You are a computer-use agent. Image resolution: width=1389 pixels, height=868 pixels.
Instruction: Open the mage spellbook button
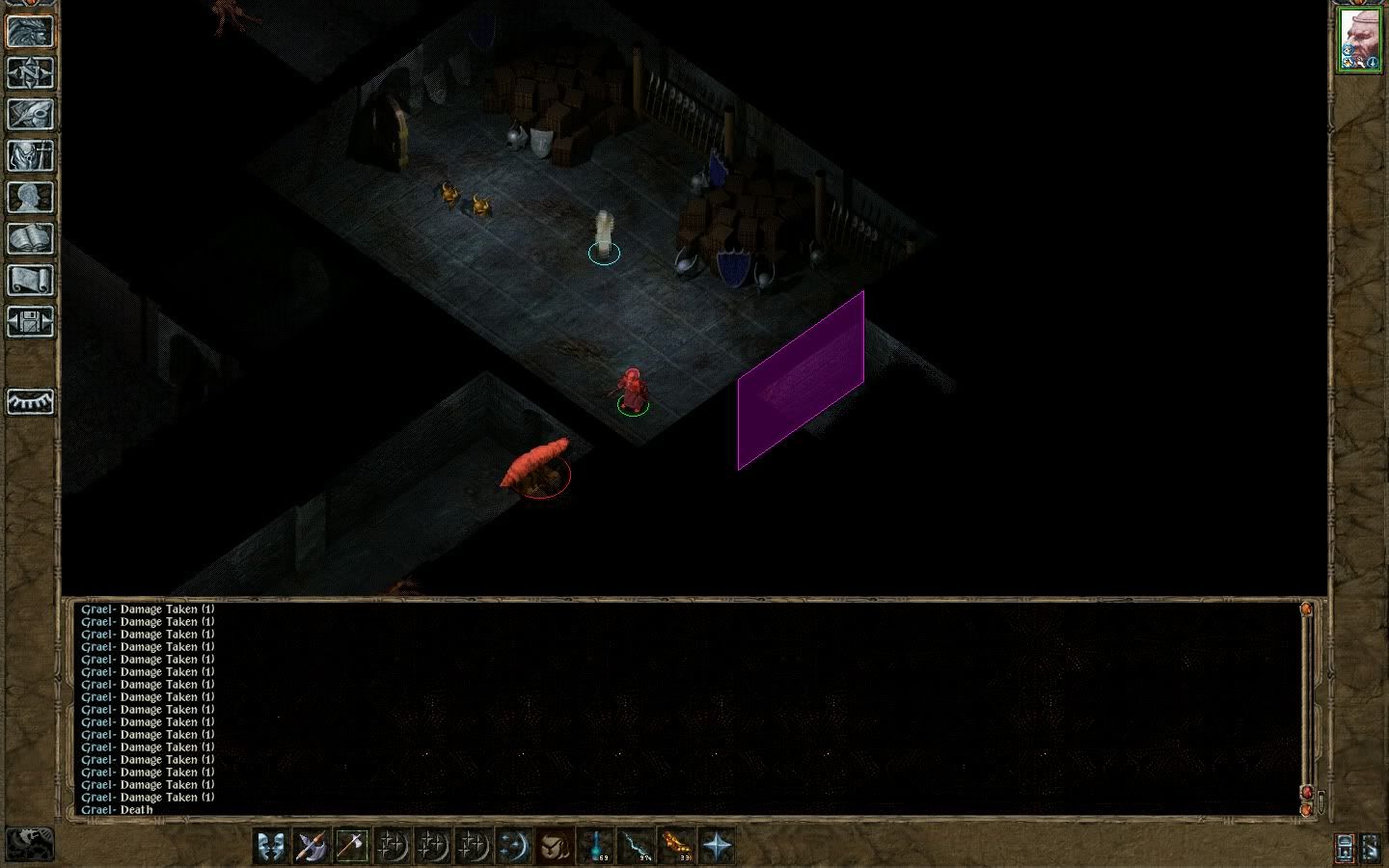30,238
